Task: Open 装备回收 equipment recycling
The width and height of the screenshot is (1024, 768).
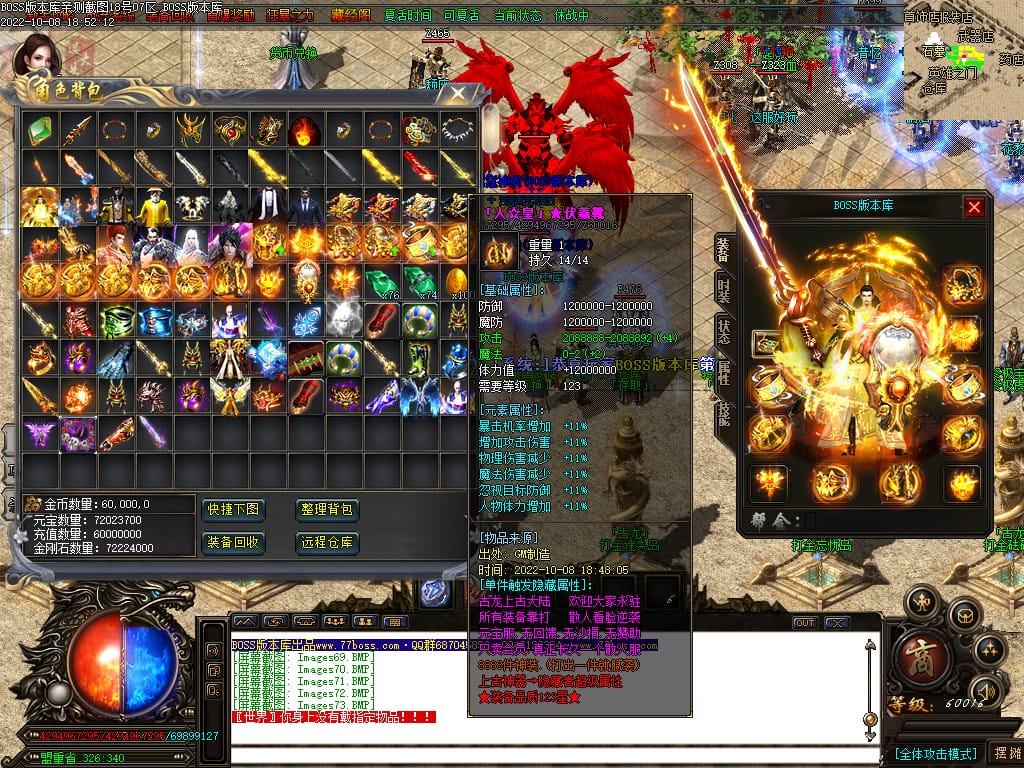Action: coord(232,543)
